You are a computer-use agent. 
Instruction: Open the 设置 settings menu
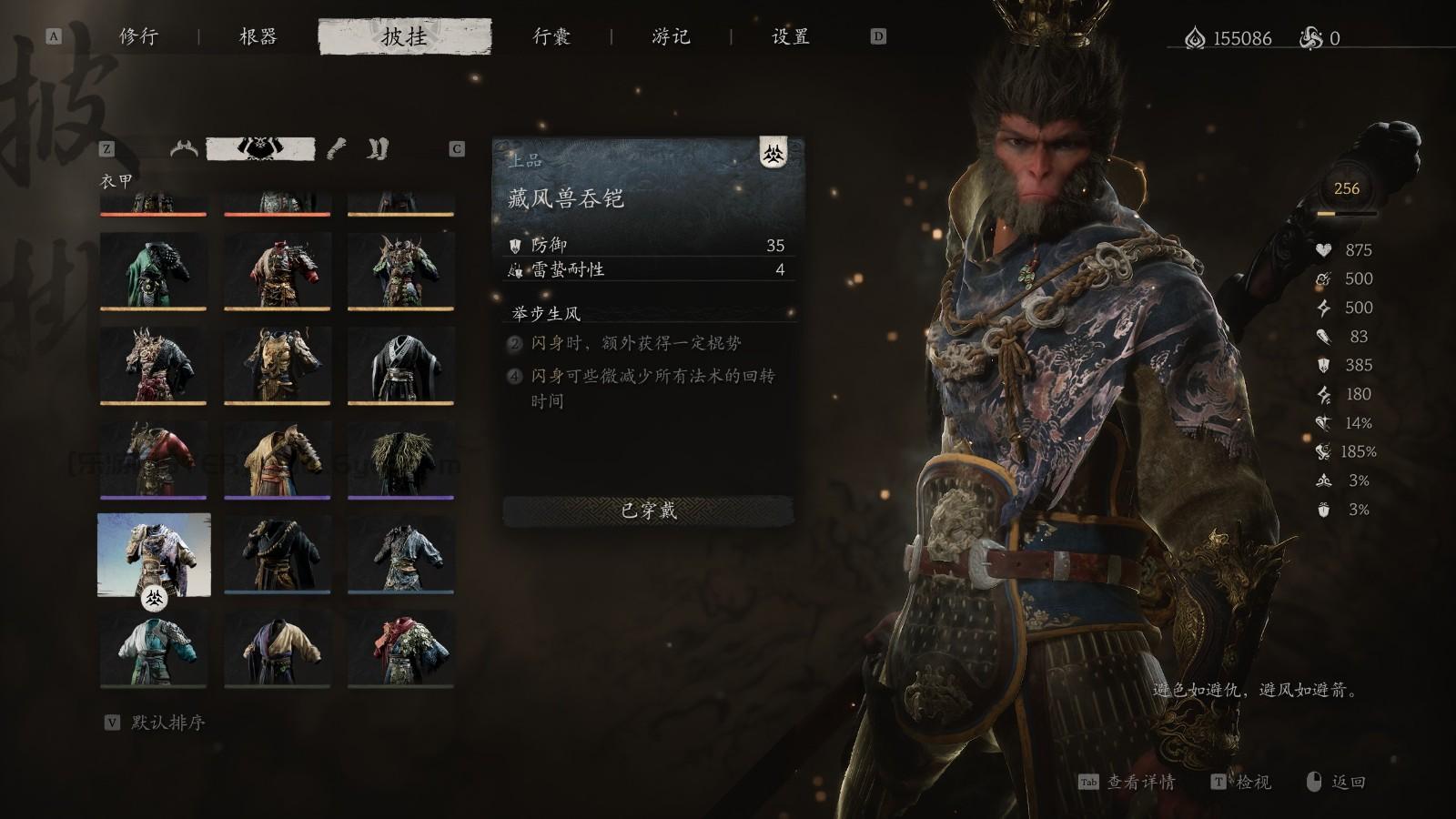(x=792, y=37)
